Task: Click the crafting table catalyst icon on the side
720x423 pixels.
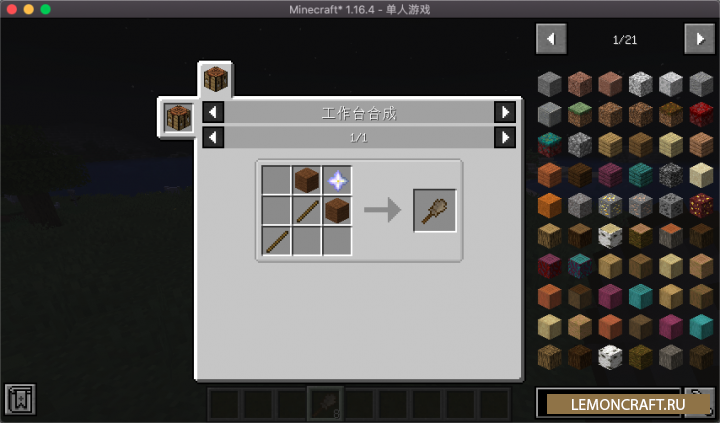Action: pos(178,117)
